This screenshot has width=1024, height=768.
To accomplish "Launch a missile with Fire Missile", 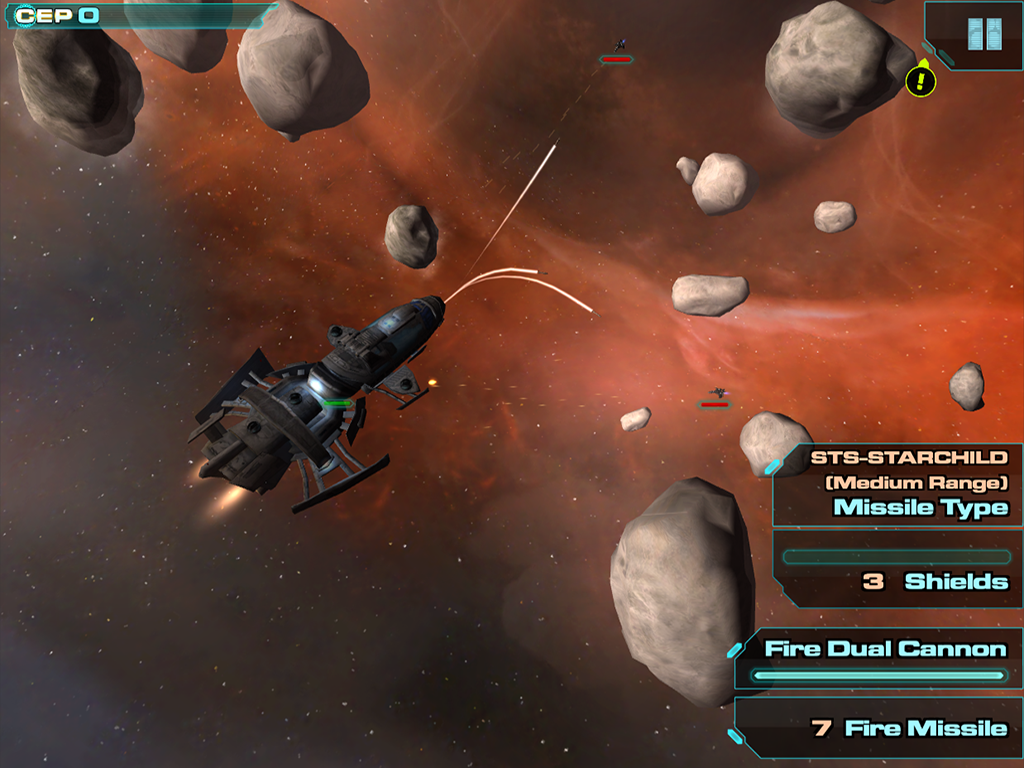I will point(882,728).
